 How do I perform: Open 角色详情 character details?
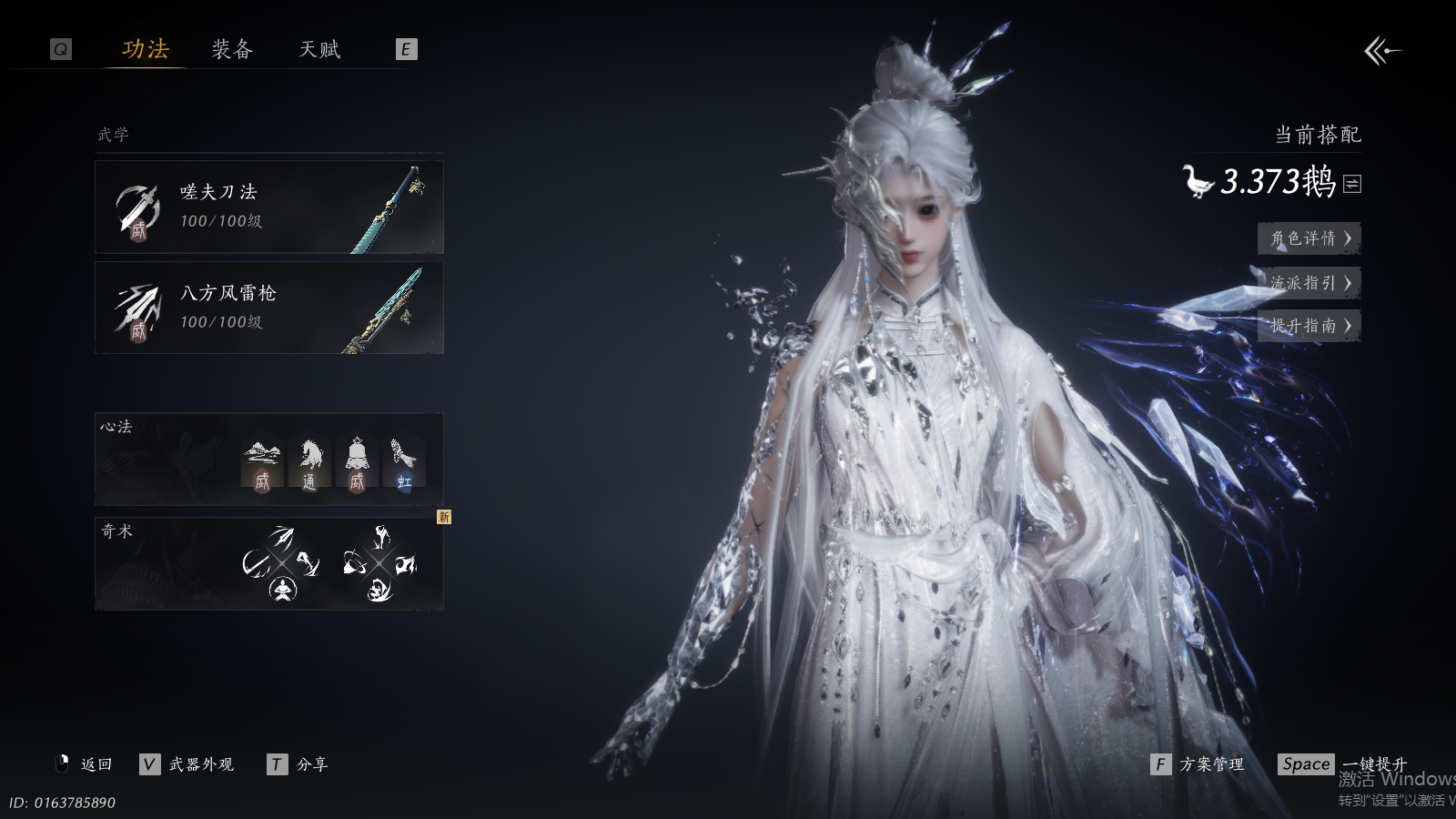[x=1309, y=238]
